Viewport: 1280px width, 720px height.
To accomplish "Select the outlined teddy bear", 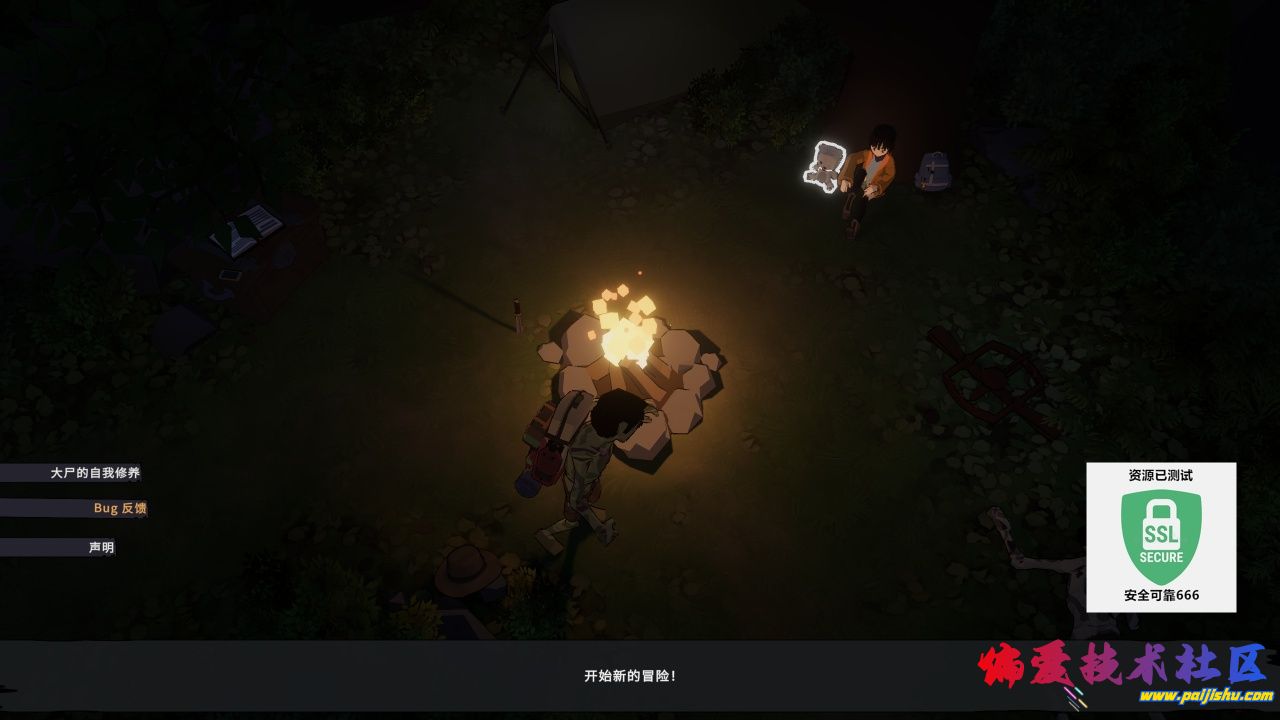I will pos(826,165).
